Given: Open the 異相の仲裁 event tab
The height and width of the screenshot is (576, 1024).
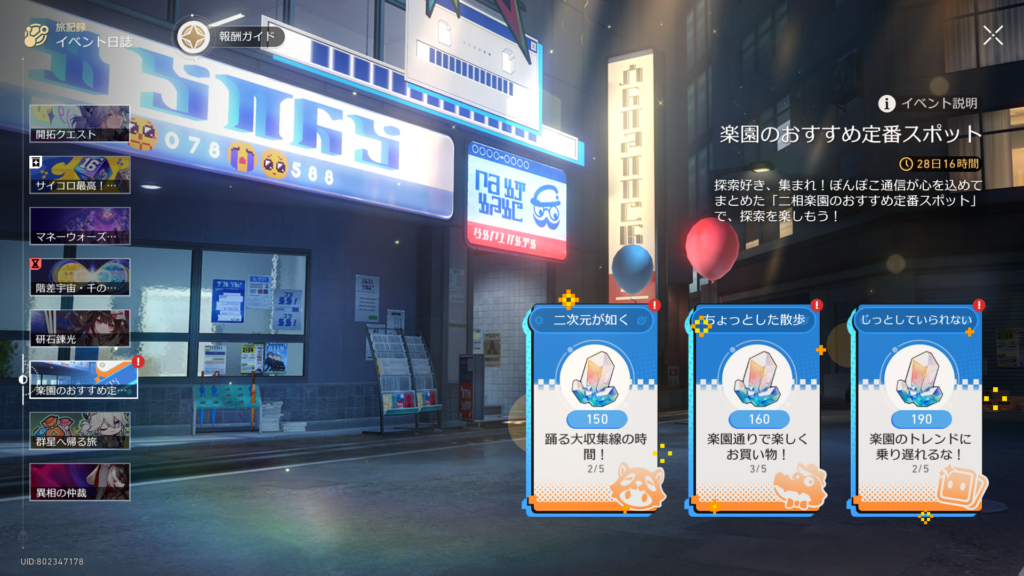Looking at the screenshot, I should [80, 482].
